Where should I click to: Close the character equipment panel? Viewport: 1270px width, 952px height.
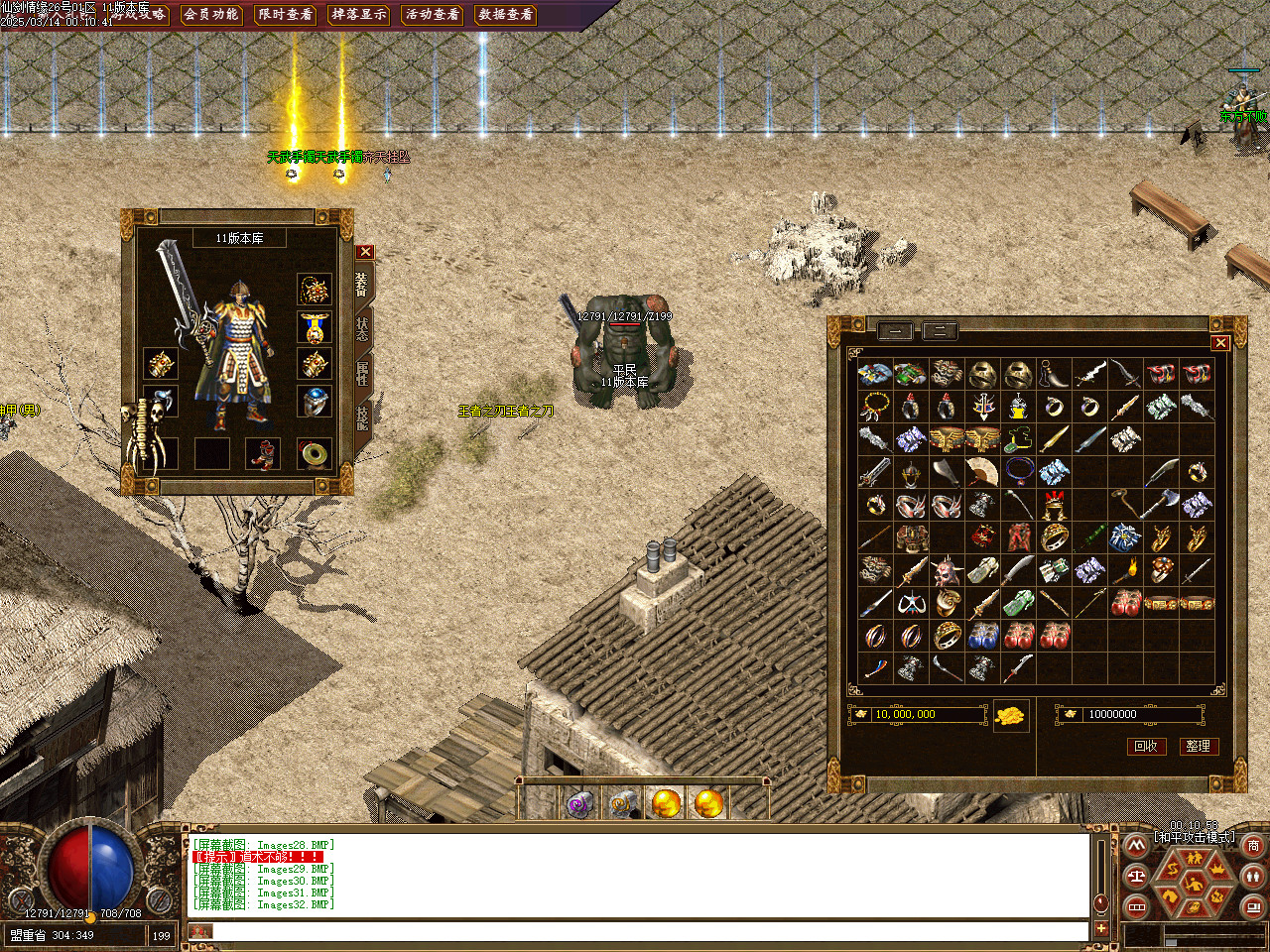(365, 252)
